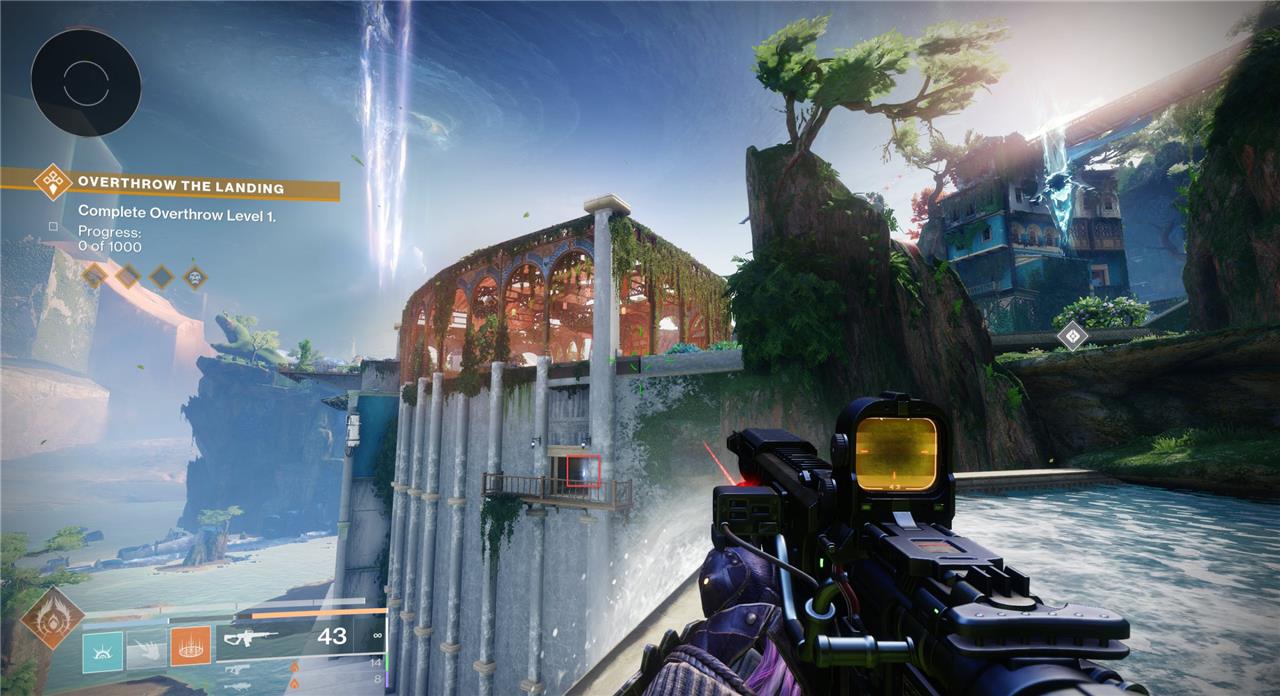
Task: Select the diamond emblem beside Overthrow title
Action: click(52, 183)
